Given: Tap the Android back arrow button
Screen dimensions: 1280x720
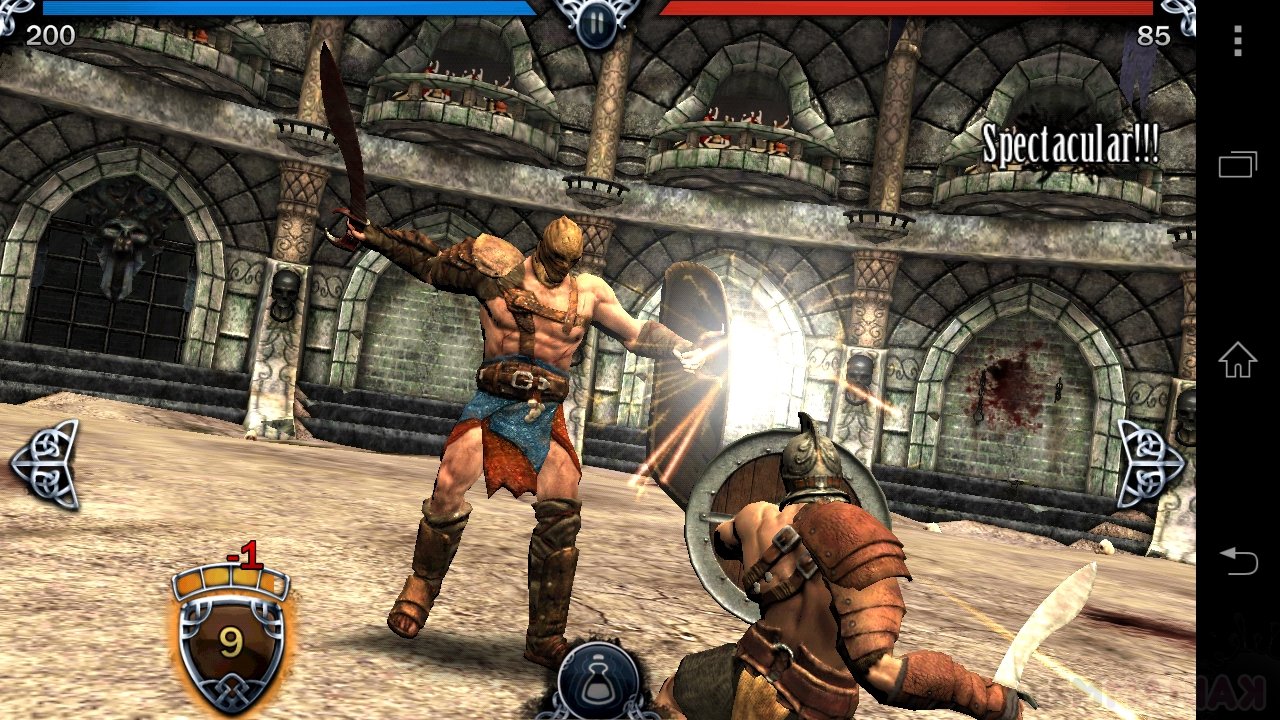Looking at the screenshot, I should click(x=1238, y=561).
